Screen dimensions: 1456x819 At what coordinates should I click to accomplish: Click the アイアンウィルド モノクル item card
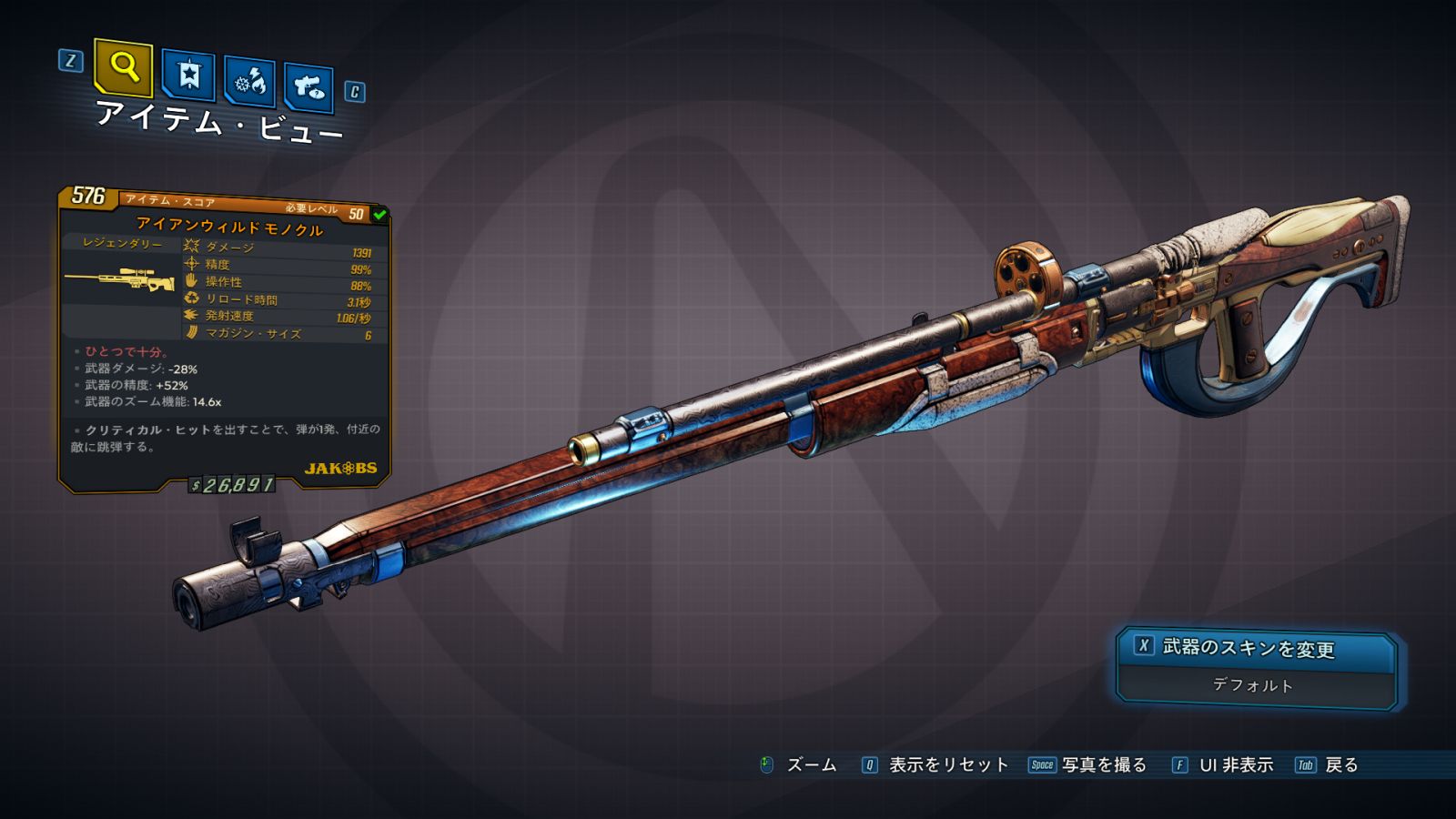tap(225, 337)
